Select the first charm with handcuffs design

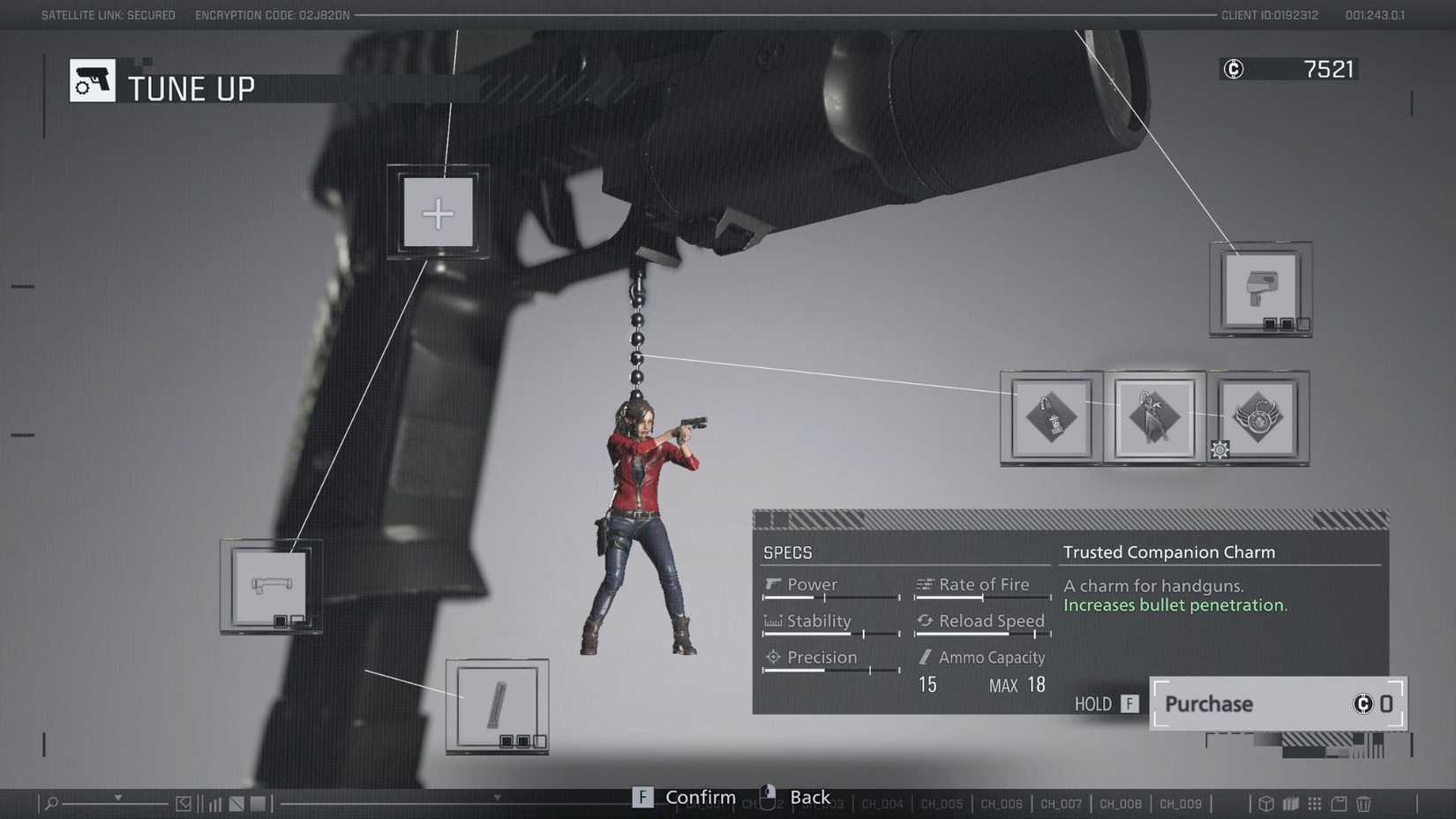click(1051, 418)
